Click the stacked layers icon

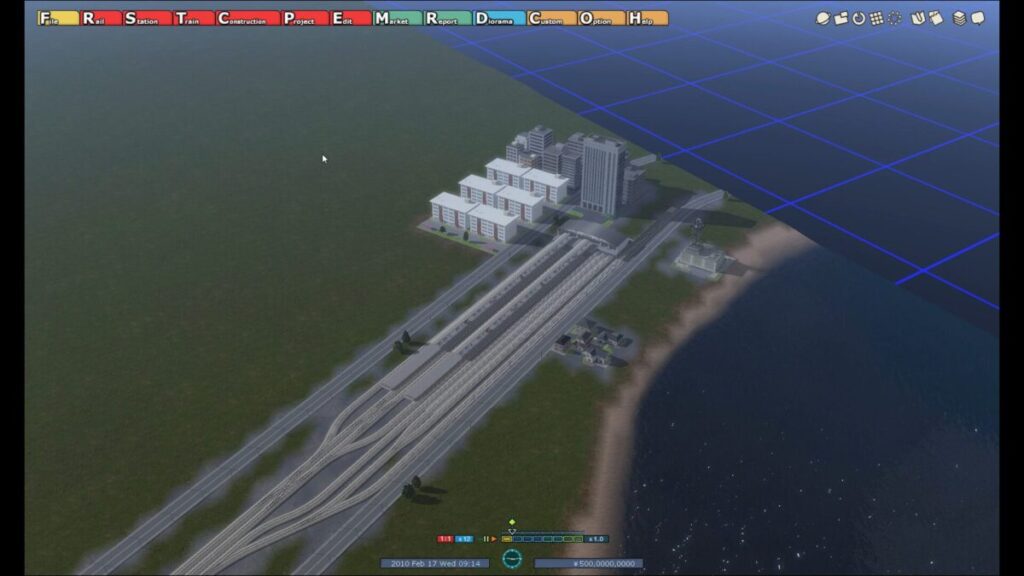pos(959,18)
